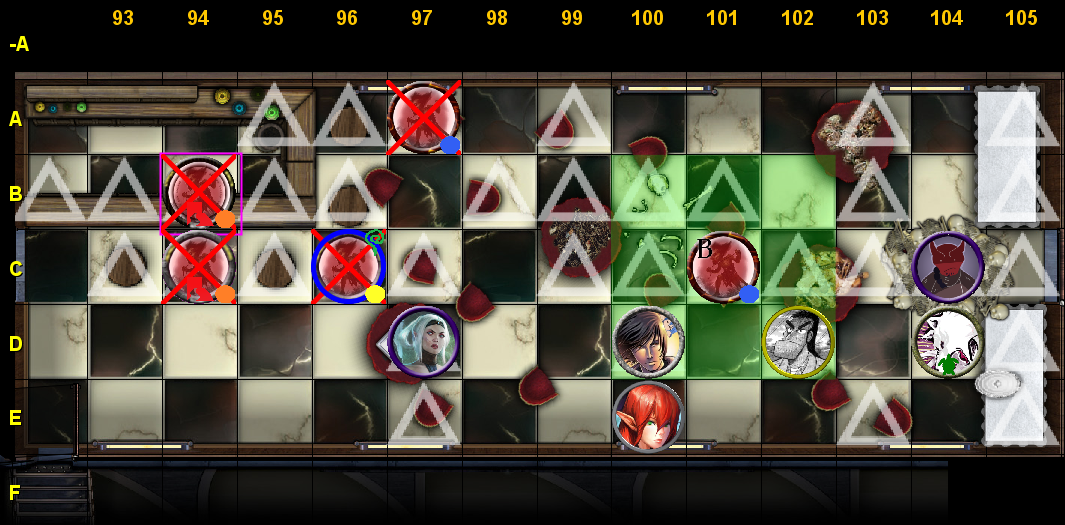Select the crossed-out enemy token with blue ring
Screen dimensions: 1065x525
(x=348, y=267)
